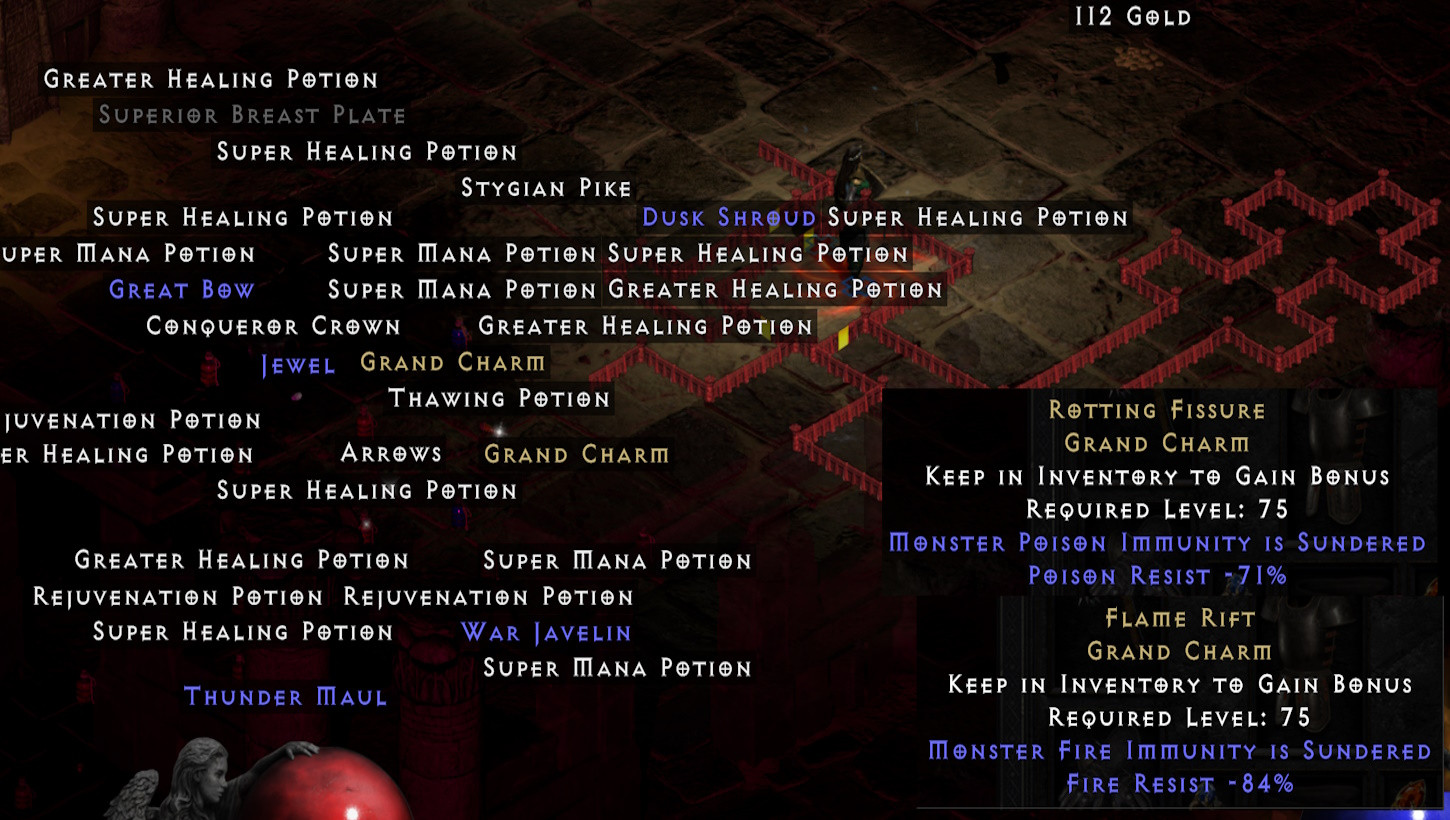Pick up the Jewel
This screenshot has height=820, width=1450.
299,364
